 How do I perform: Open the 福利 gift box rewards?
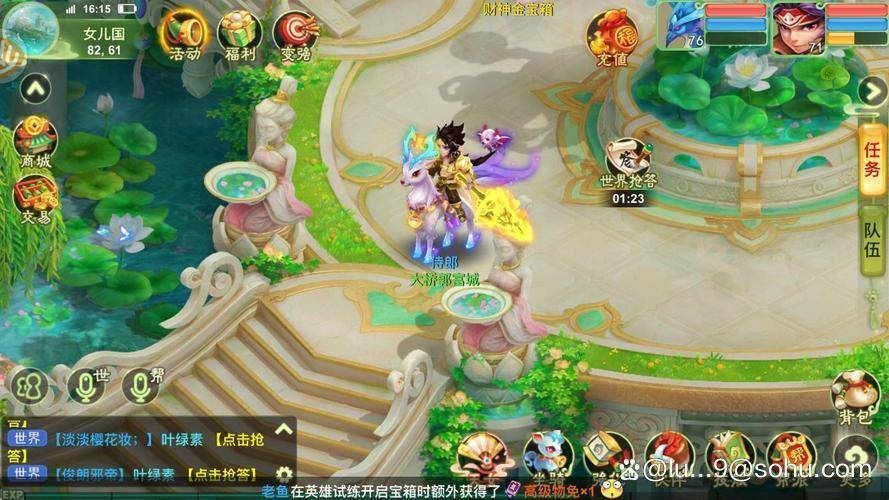click(x=239, y=35)
